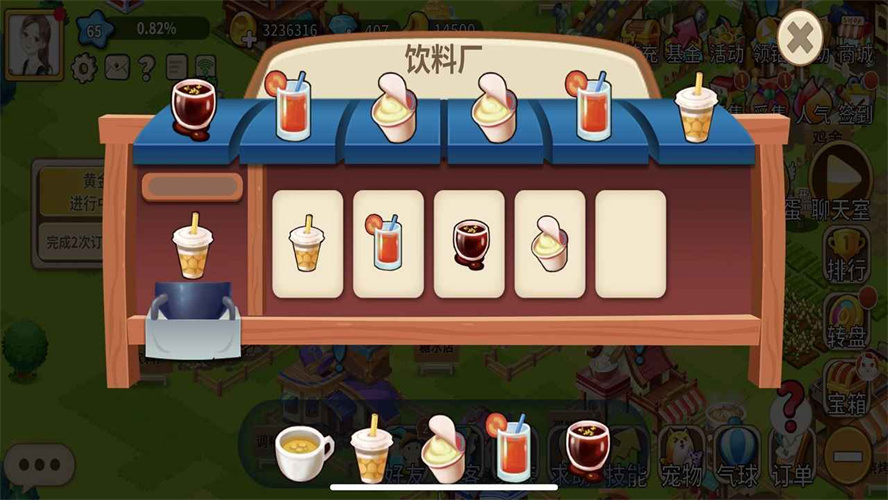
Task: Choose the empty production card slot
Action: coord(631,244)
